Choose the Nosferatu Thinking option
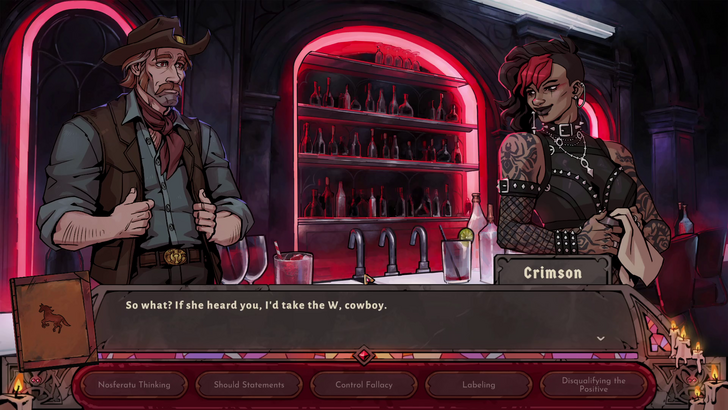Image resolution: width=728 pixels, height=410 pixels. click(x=134, y=384)
